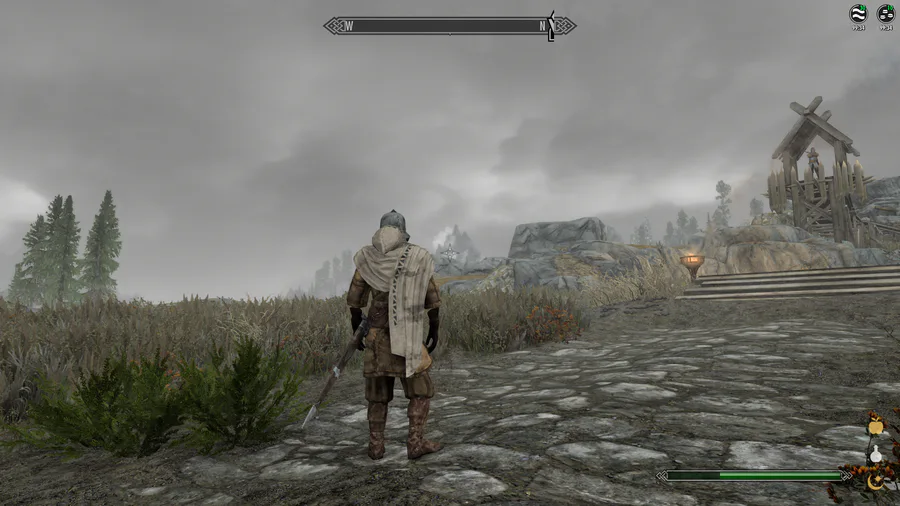Click the three-coins status icon

tap(885, 13)
